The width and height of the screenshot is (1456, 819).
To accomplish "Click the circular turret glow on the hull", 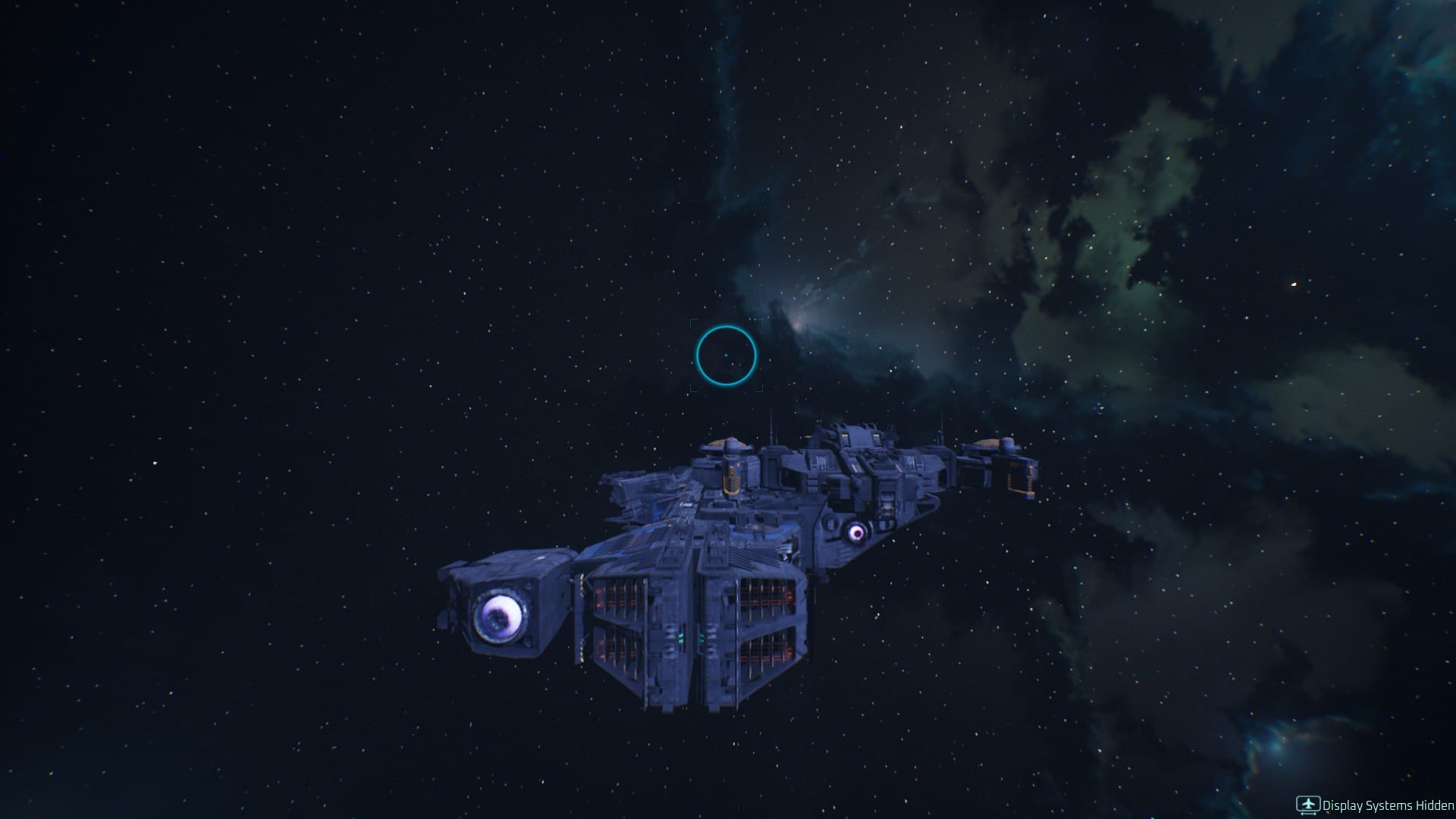I will click(x=857, y=533).
